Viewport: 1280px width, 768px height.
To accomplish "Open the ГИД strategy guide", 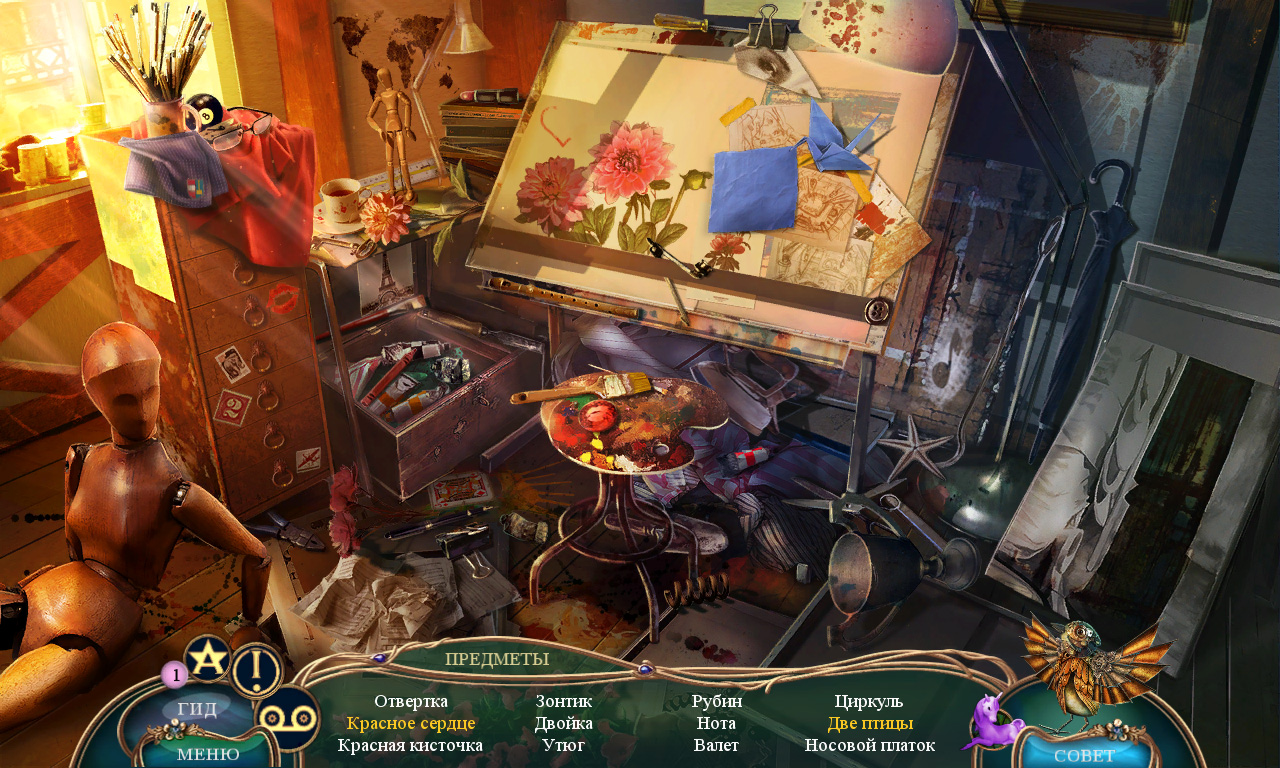I will click(x=197, y=709).
